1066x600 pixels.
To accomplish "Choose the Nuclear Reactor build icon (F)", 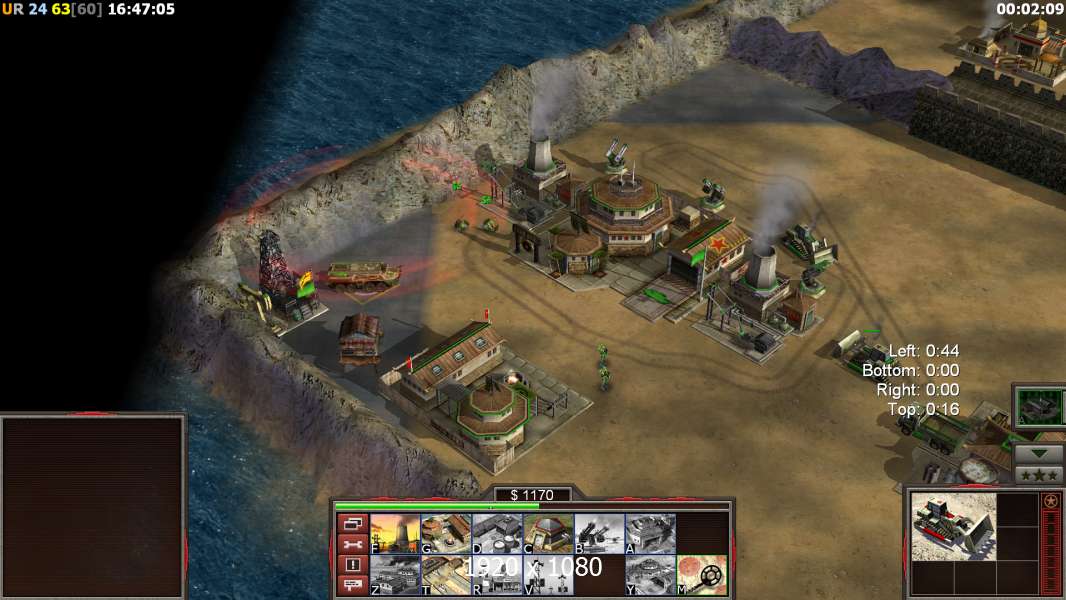I will 395,534.
